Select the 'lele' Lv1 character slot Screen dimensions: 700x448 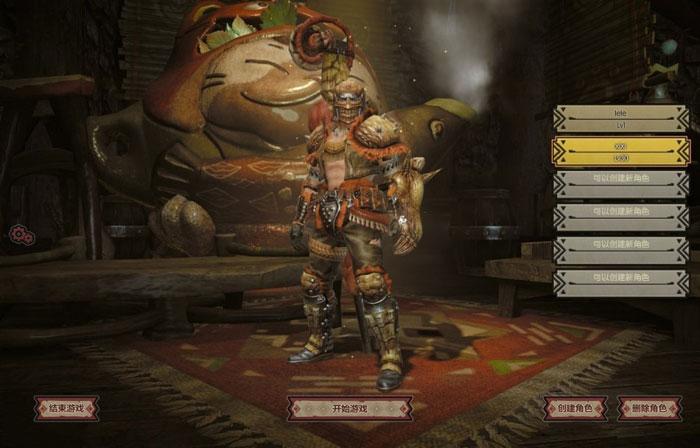point(620,119)
